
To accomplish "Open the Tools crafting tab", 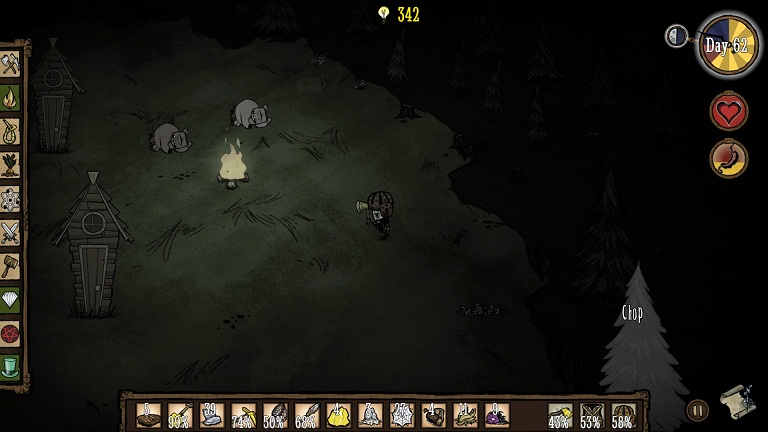I will pos(10,64).
